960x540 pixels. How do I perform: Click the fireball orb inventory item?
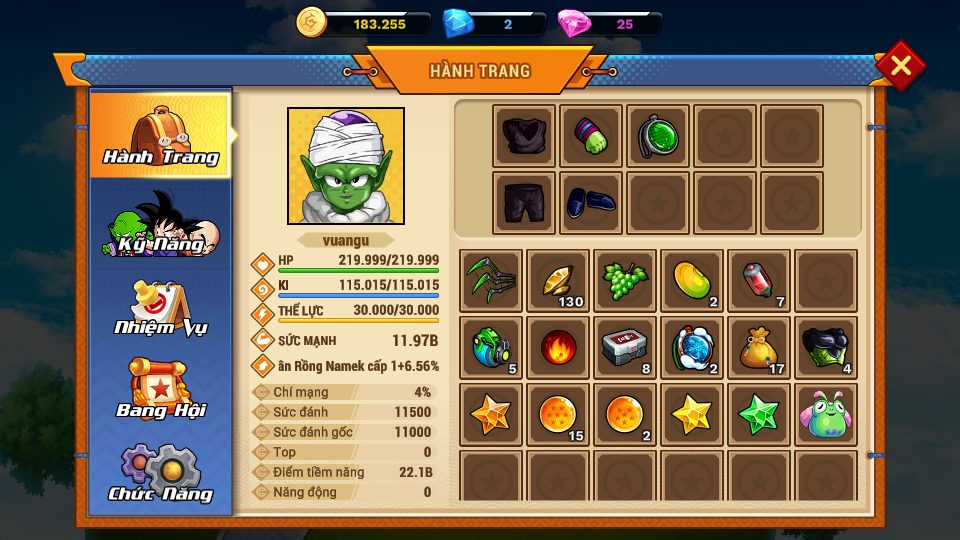(558, 347)
